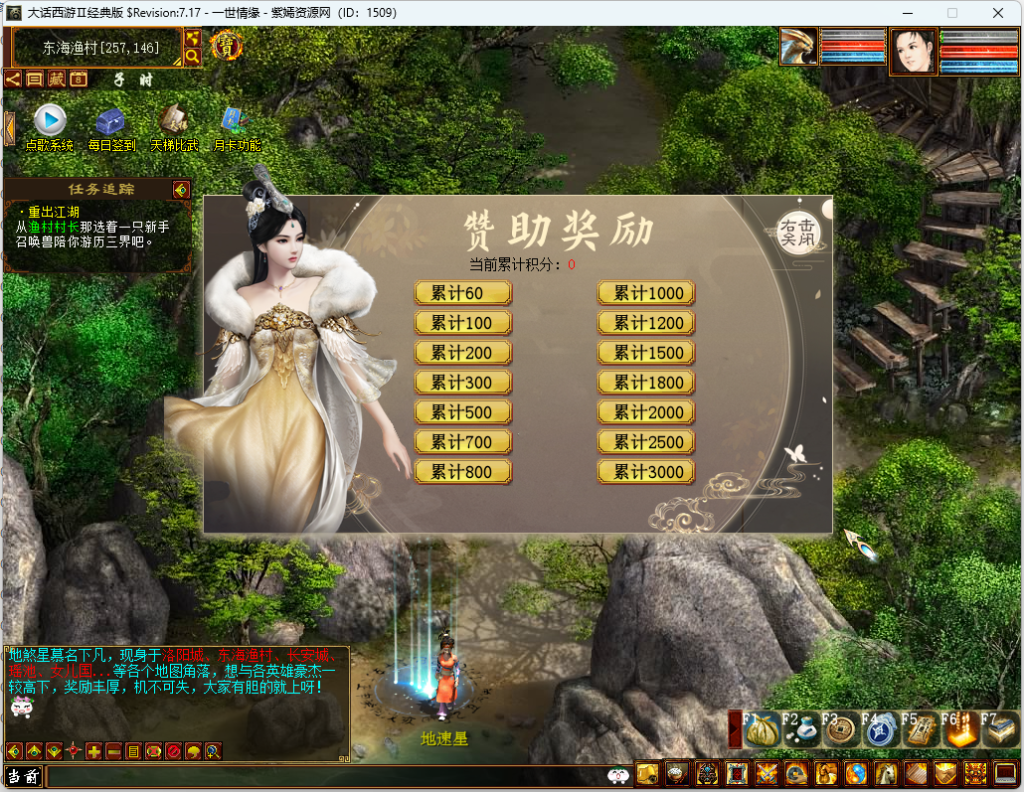Select the 累计3000 reward button
The height and width of the screenshot is (792, 1024).
[646, 472]
